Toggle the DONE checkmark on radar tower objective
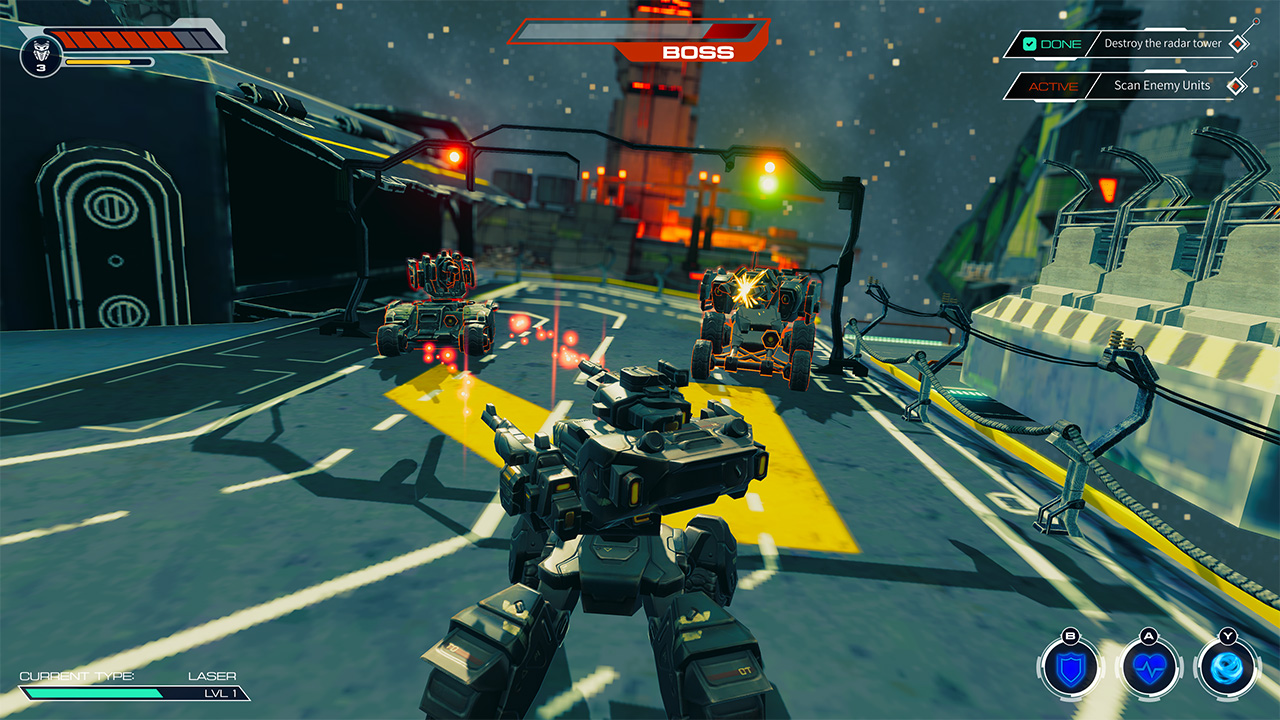1280x720 pixels. tap(1029, 43)
